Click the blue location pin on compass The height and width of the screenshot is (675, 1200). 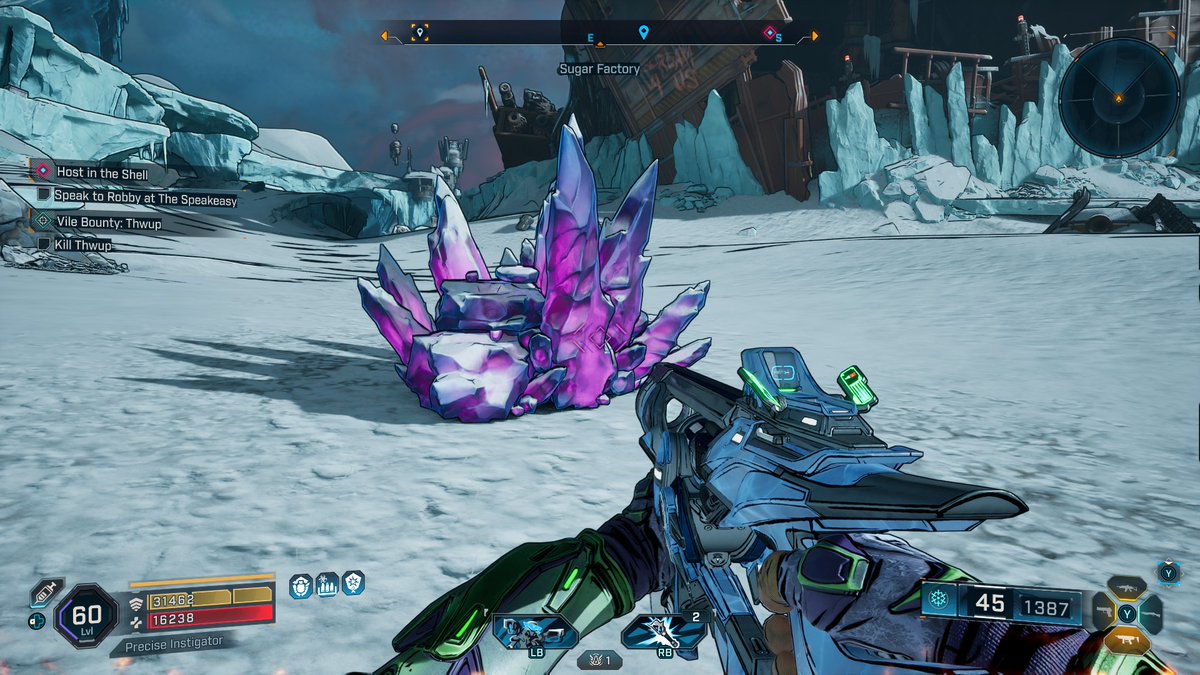[x=643, y=33]
